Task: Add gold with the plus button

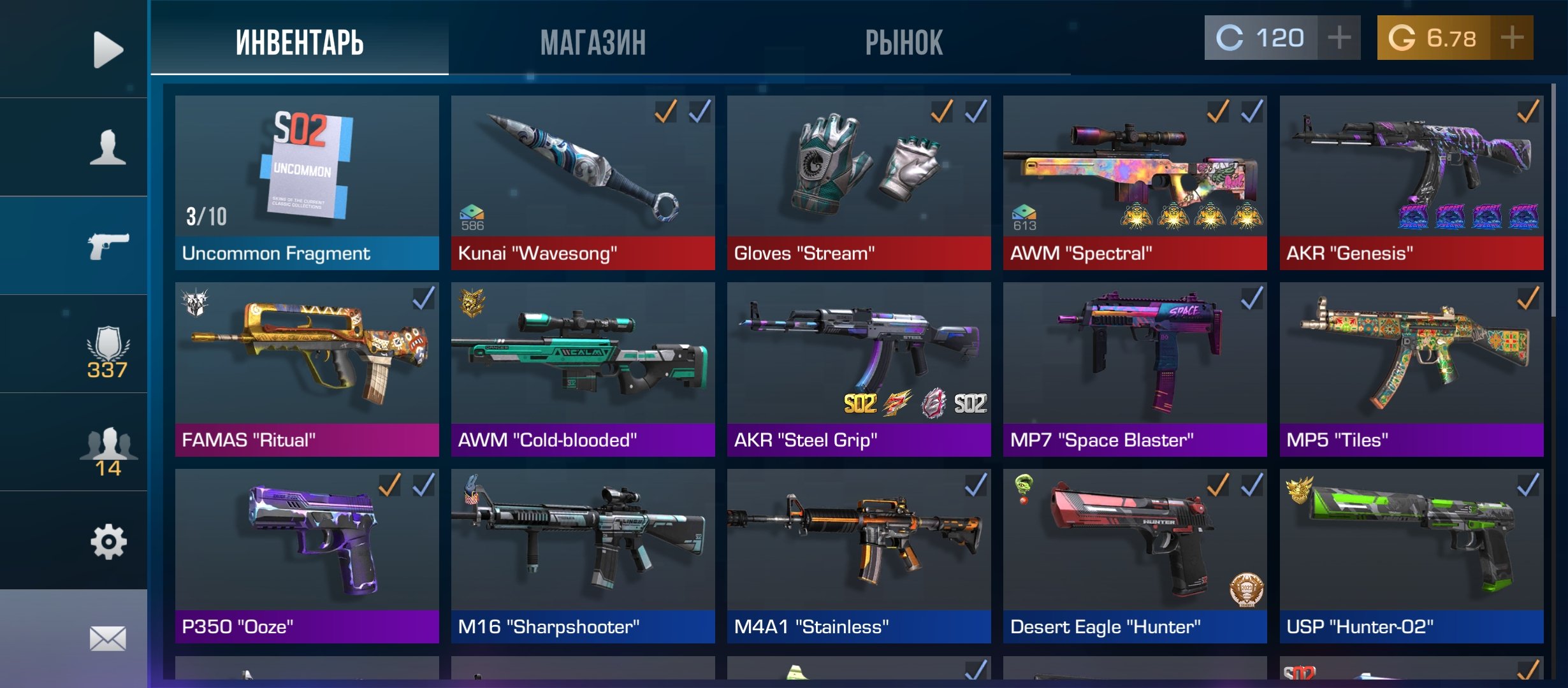Action: [1512, 38]
